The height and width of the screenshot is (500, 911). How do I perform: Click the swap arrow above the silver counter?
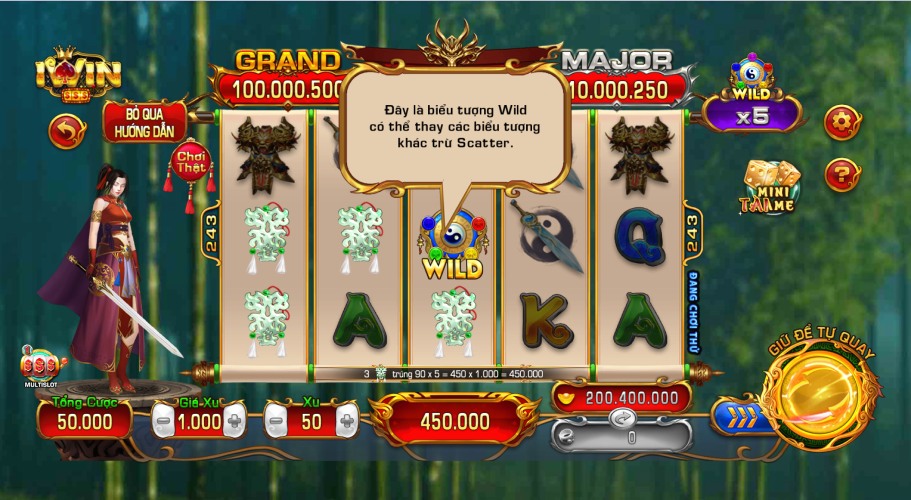point(621,416)
